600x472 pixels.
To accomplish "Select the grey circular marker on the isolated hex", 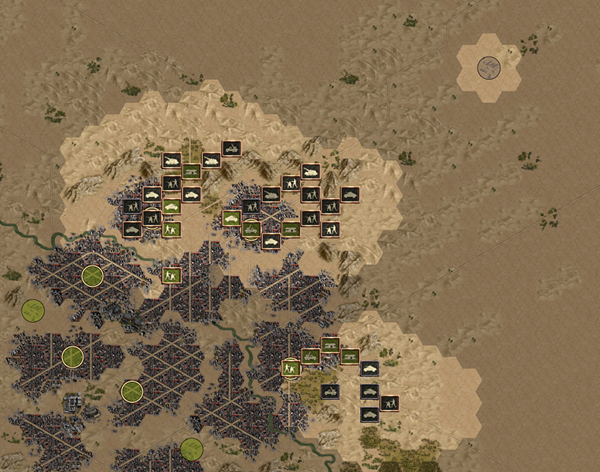I will click(489, 68).
